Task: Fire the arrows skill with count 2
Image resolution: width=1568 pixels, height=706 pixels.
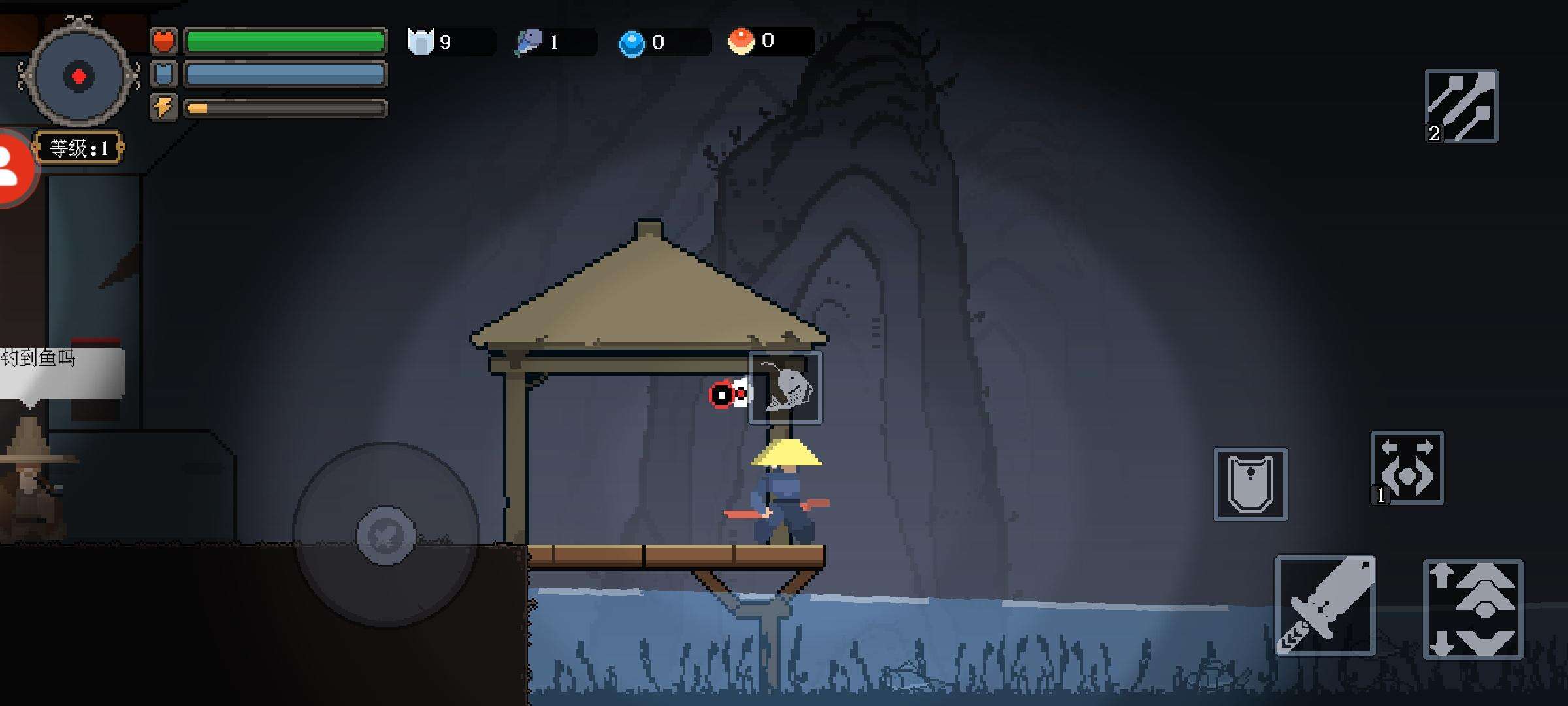Action: coord(1461,106)
